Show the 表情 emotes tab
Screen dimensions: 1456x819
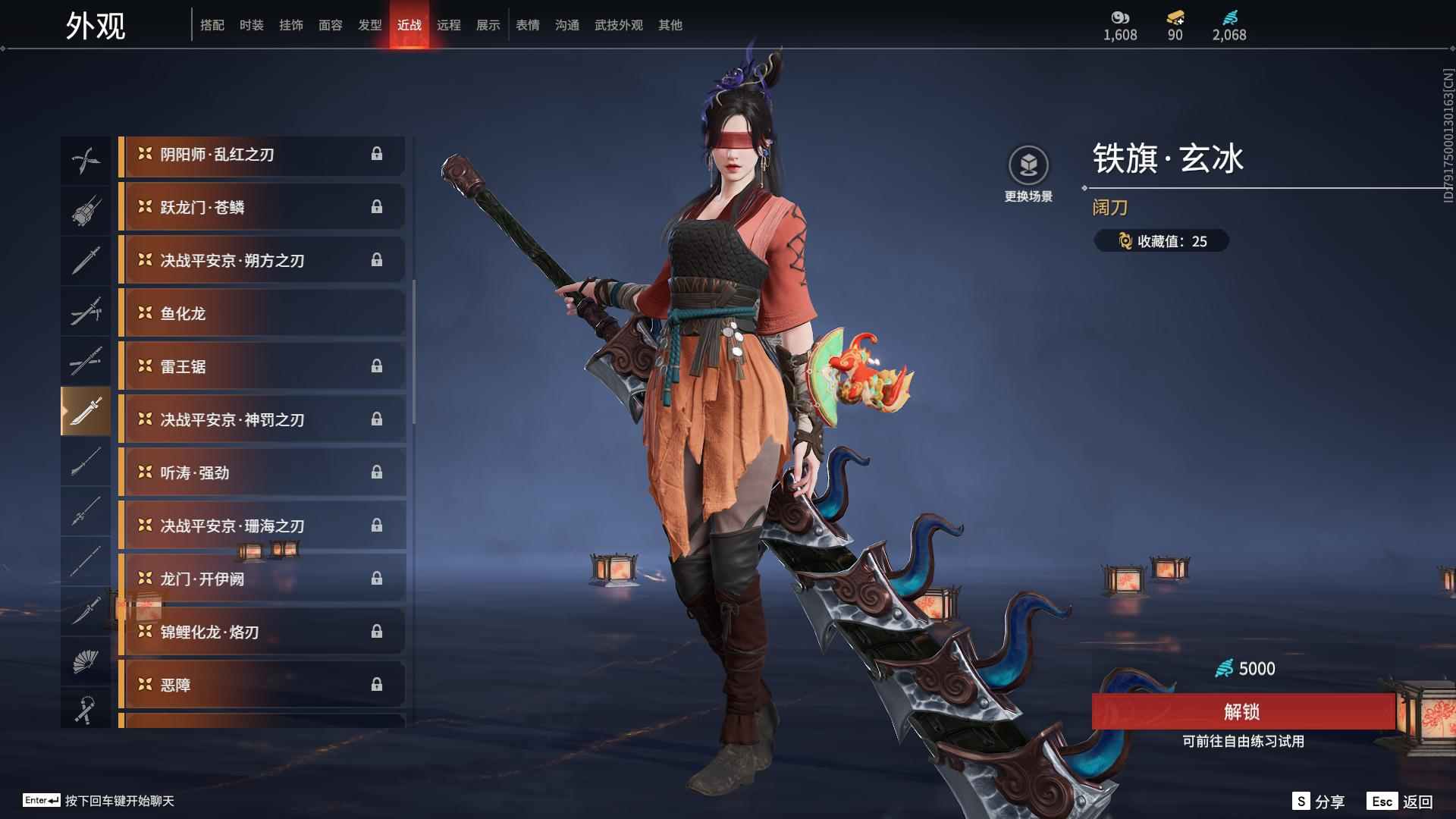pos(528,25)
